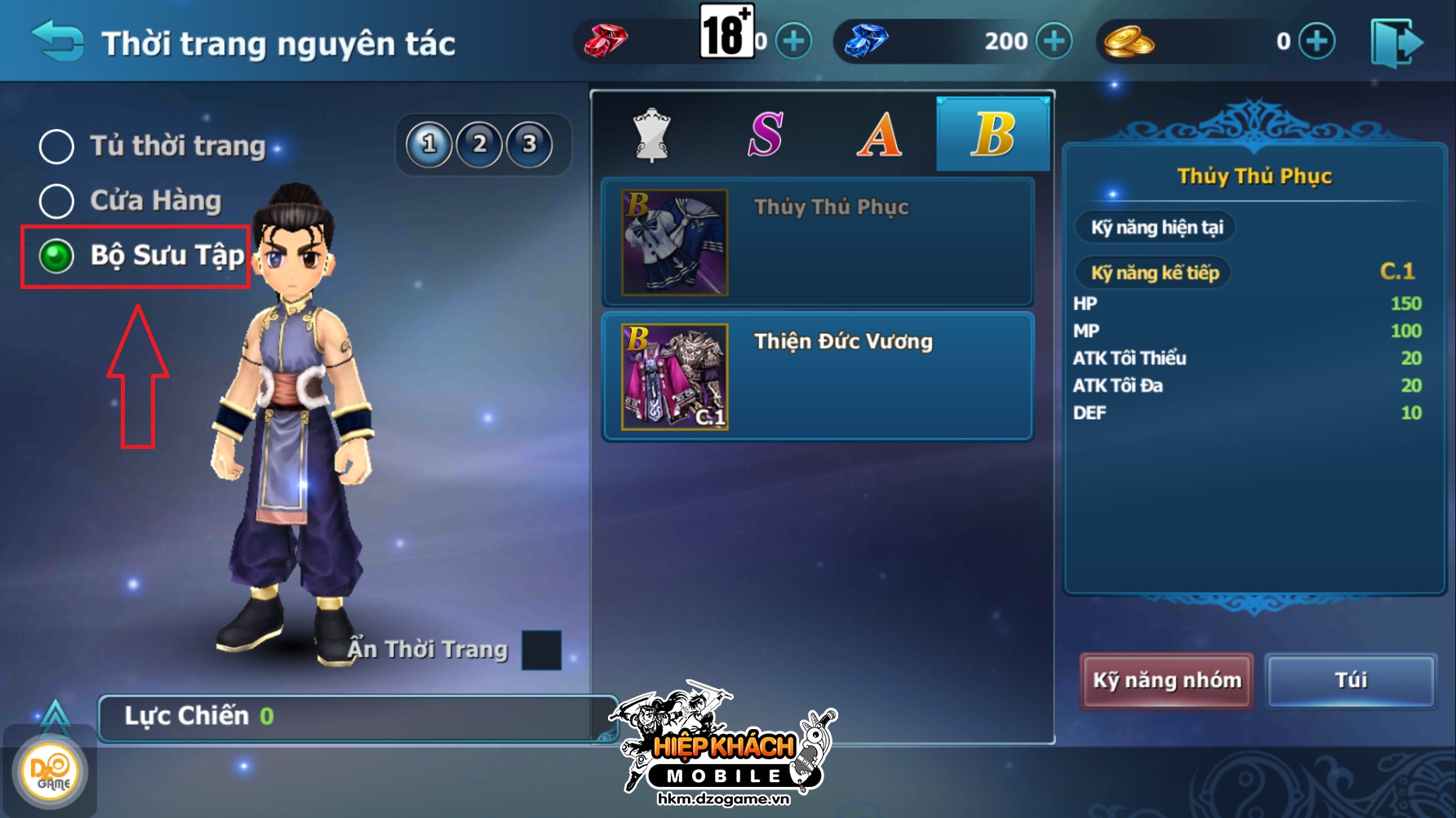The width and height of the screenshot is (1456, 818).
Task: Add gold coins with plus button
Action: (1316, 41)
